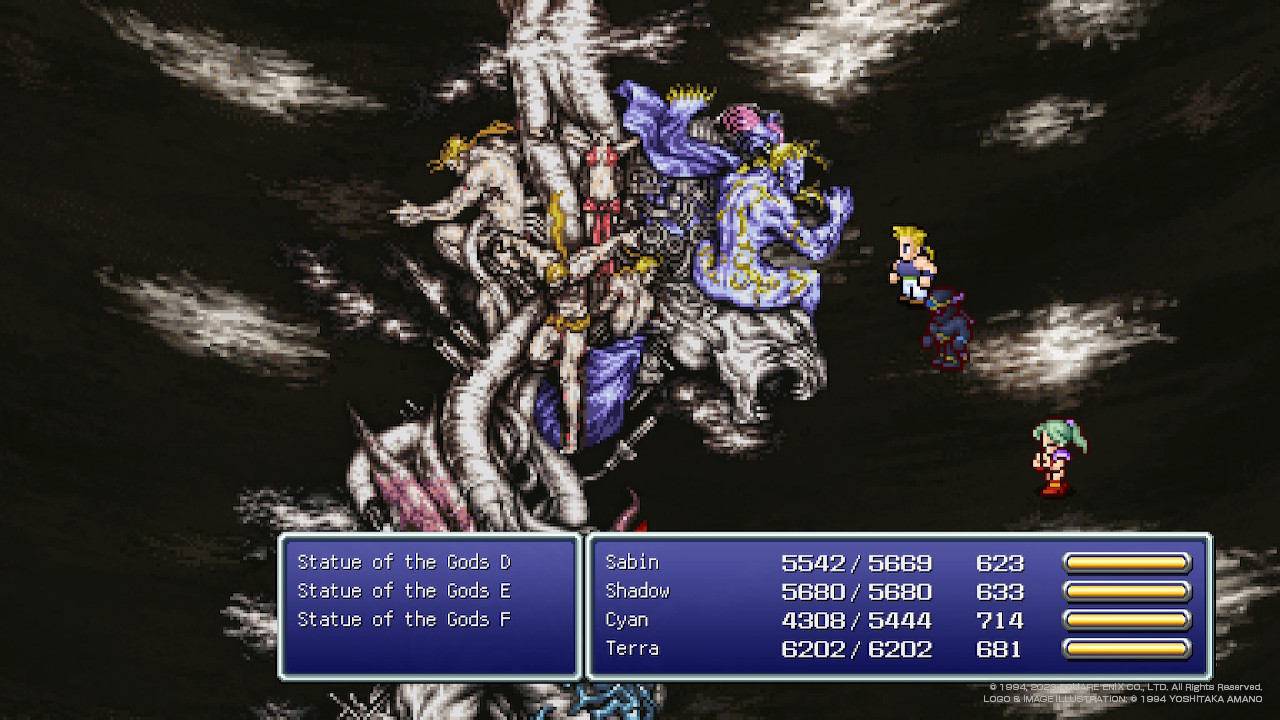This screenshot has width=1280, height=720.
Task: Pick Shadow in the party list
Action: (637, 591)
